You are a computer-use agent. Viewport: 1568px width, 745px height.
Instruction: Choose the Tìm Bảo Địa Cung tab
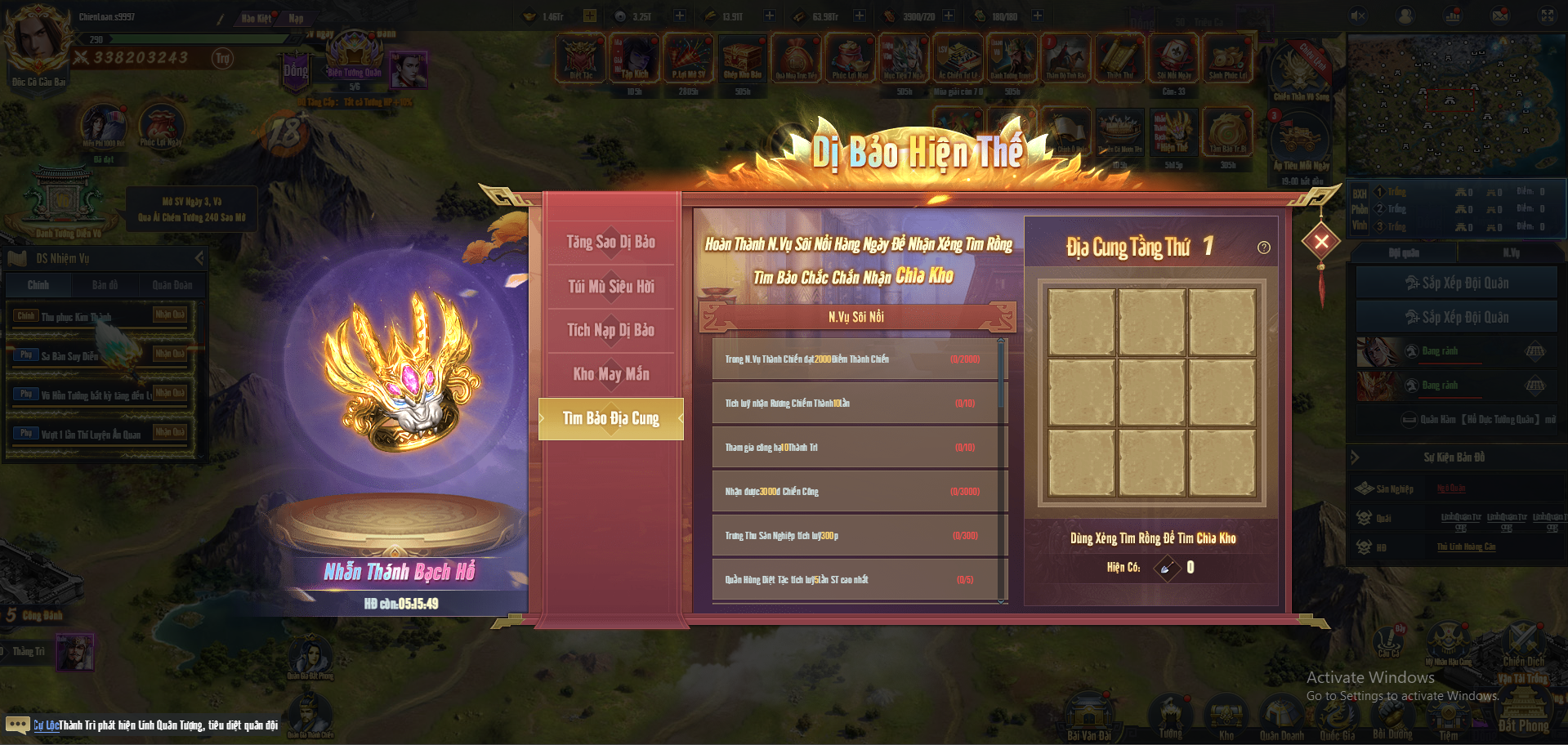point(611,418)
